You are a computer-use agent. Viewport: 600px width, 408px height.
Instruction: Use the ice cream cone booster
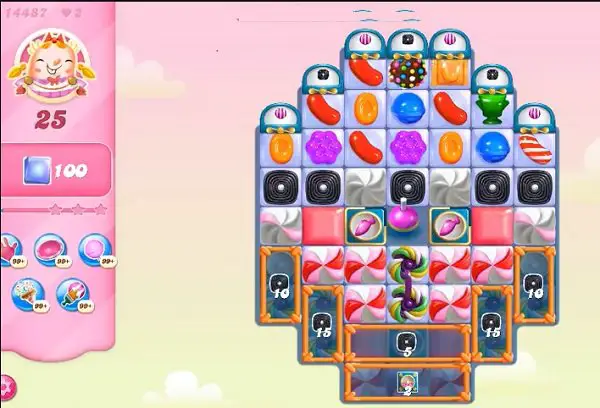coord(27,293)
